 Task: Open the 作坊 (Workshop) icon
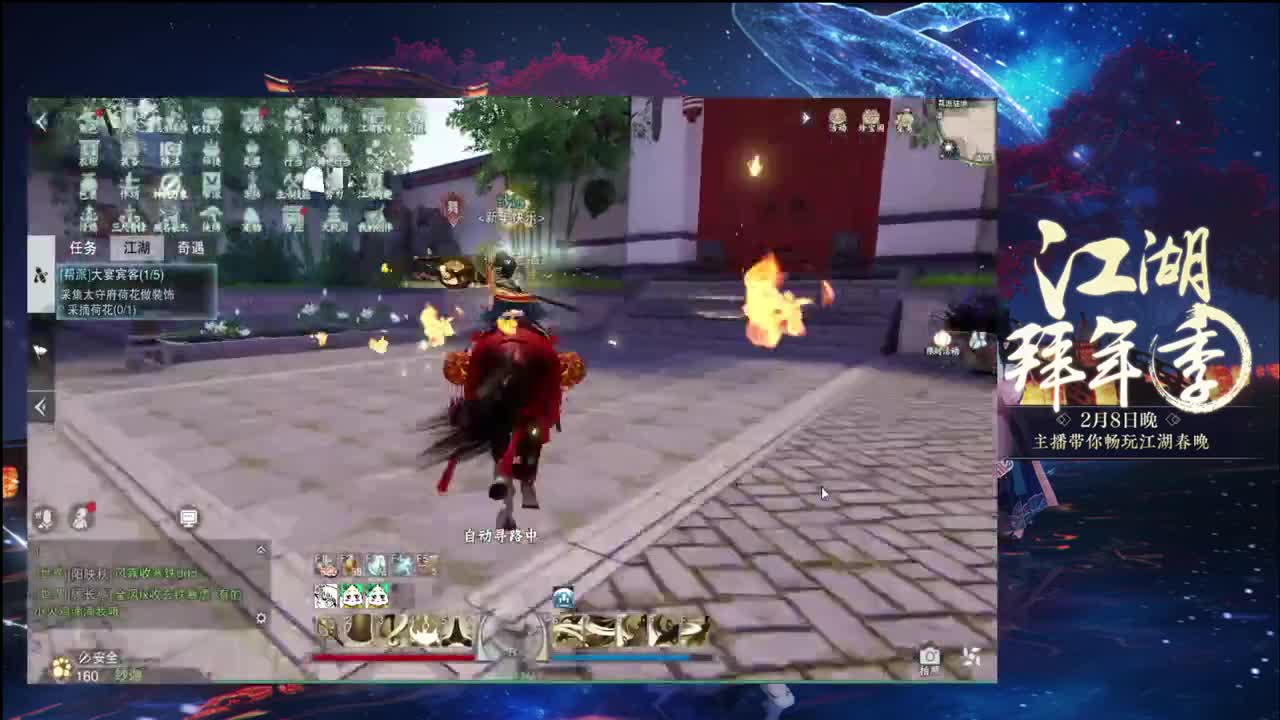point(130,183)
